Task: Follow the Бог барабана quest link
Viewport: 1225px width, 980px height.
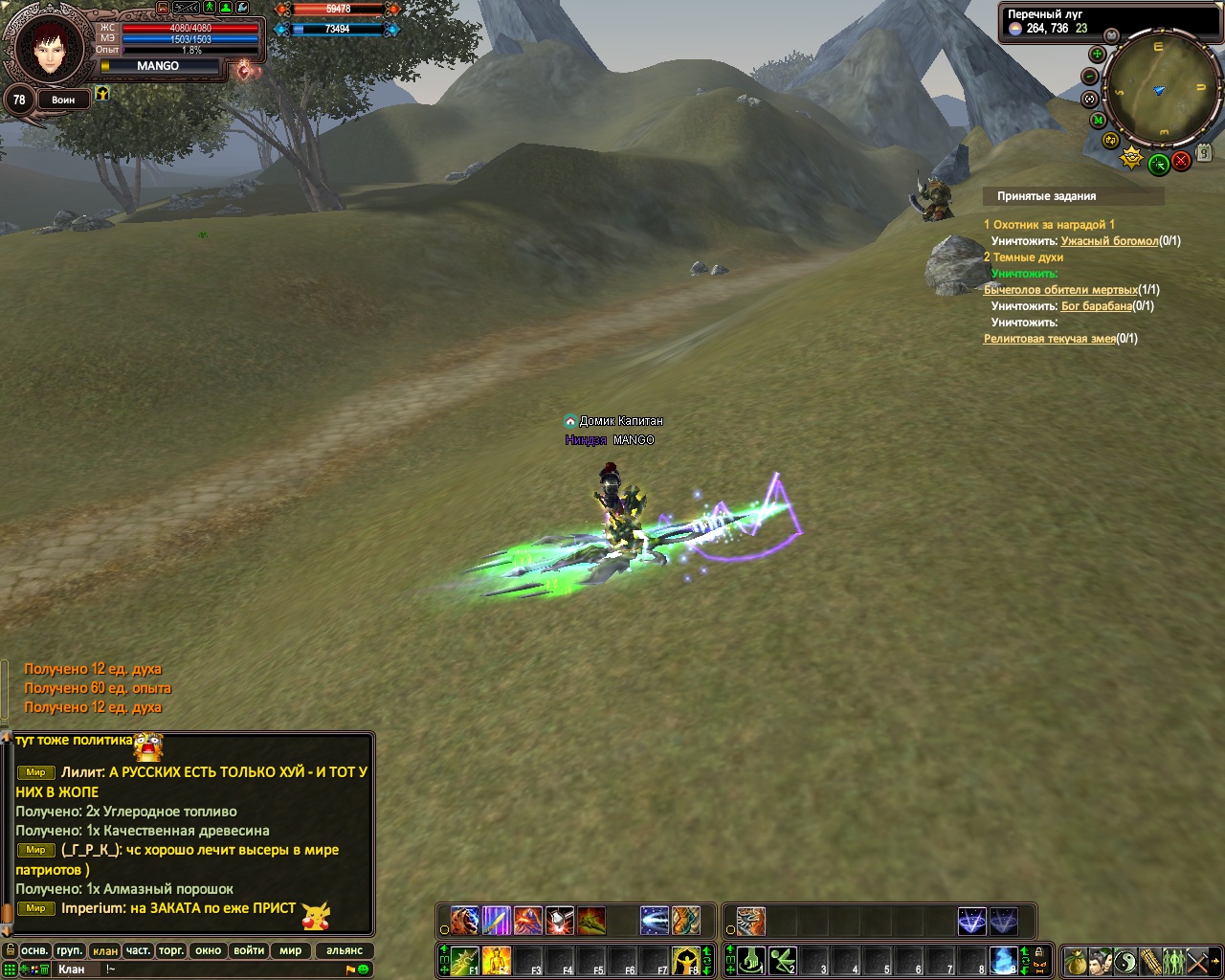Action: pos(1096,306)
